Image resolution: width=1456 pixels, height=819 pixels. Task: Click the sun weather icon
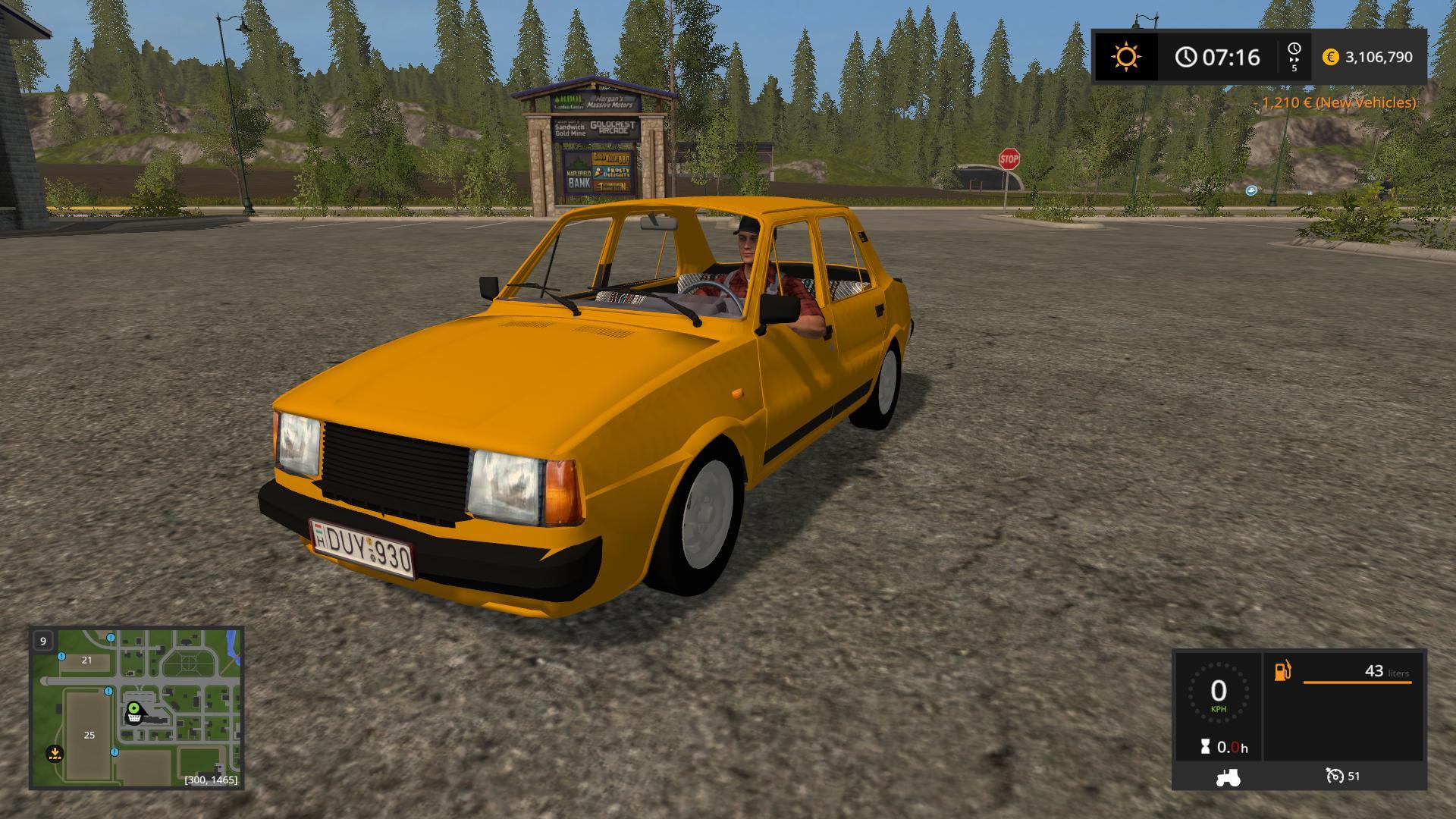coord(1125,55)
